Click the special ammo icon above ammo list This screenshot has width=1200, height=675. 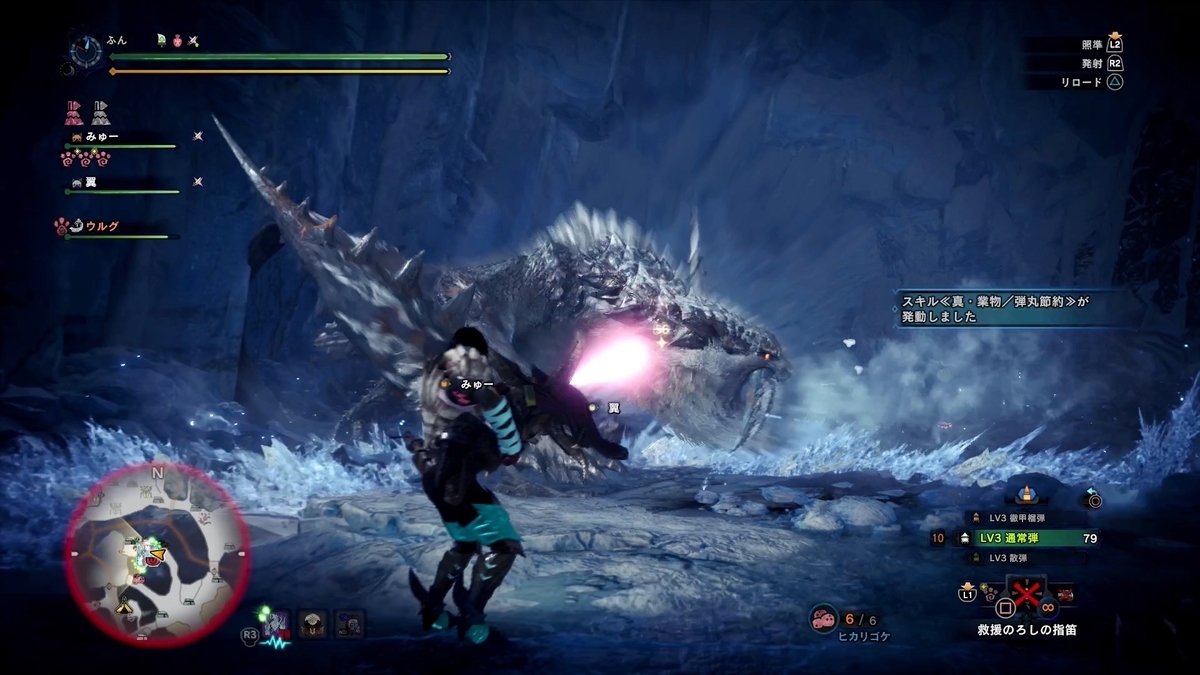(x=1025, y=494)
